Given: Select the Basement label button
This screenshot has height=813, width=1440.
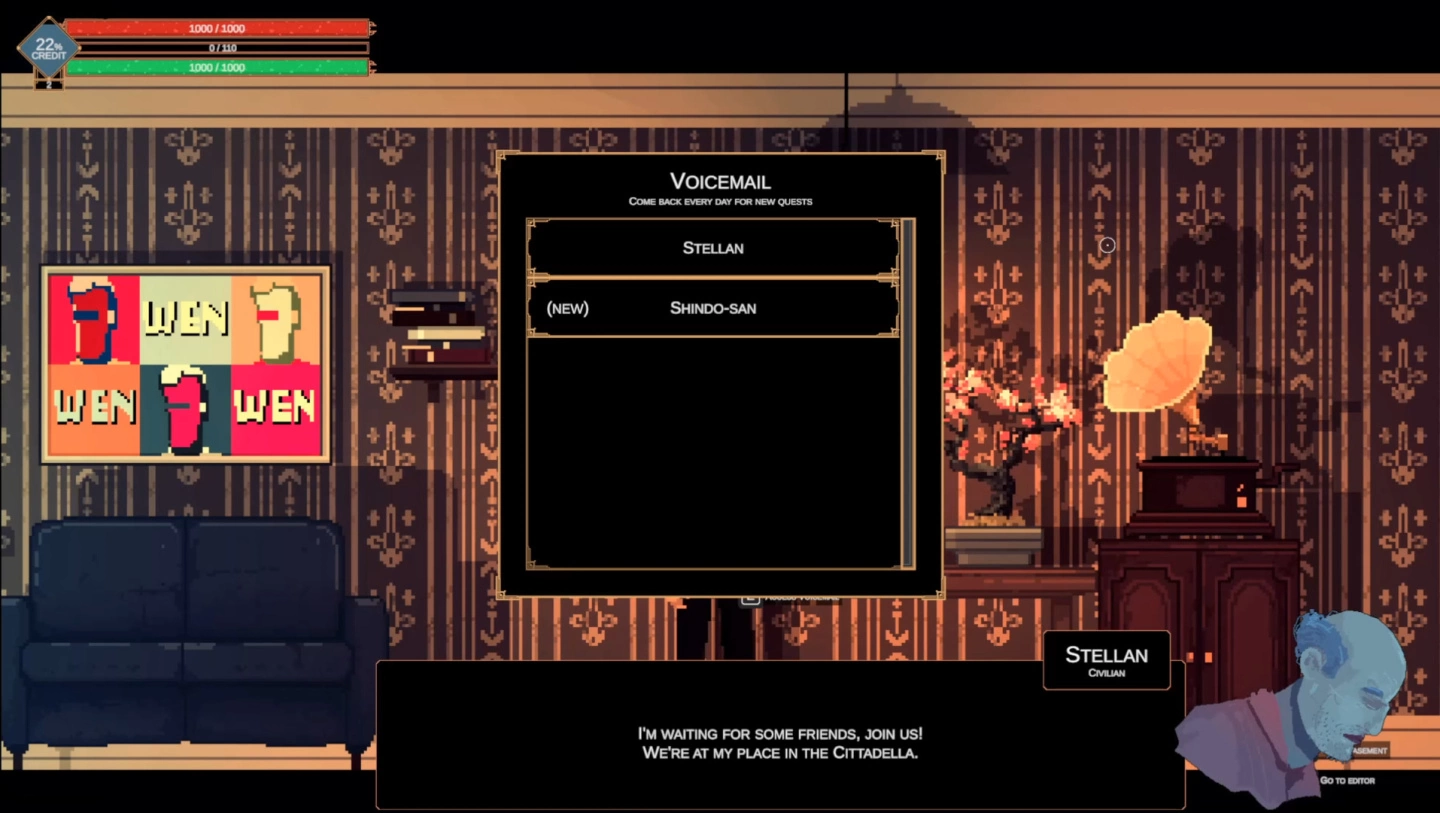Looking at the screenshot, I should [1369, 750].
